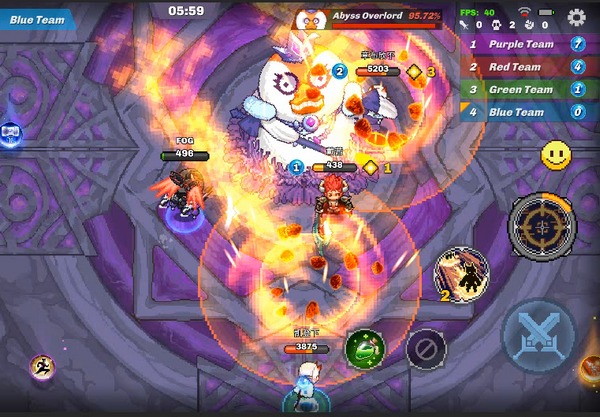Trigger the winged silhouette skill icon
Image resolution: width=600 pixels, height=417 pixels.
[x=461, y=273]
